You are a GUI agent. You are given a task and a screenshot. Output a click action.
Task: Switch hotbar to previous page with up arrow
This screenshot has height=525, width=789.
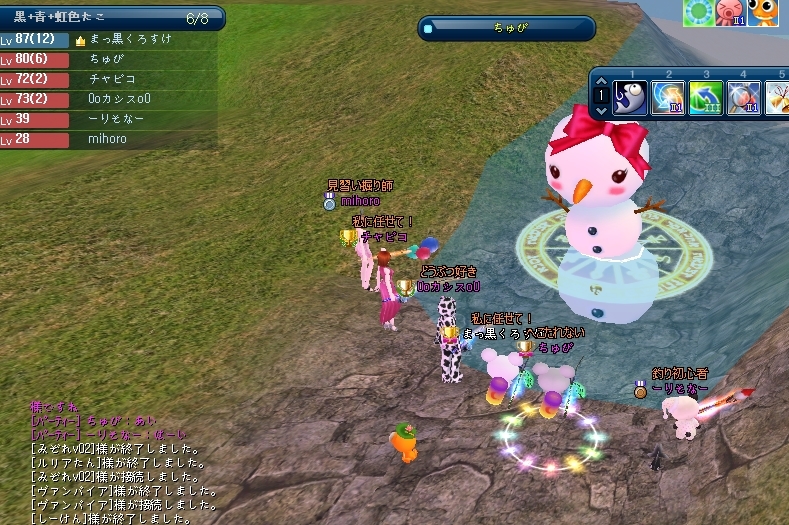[600, 82]
